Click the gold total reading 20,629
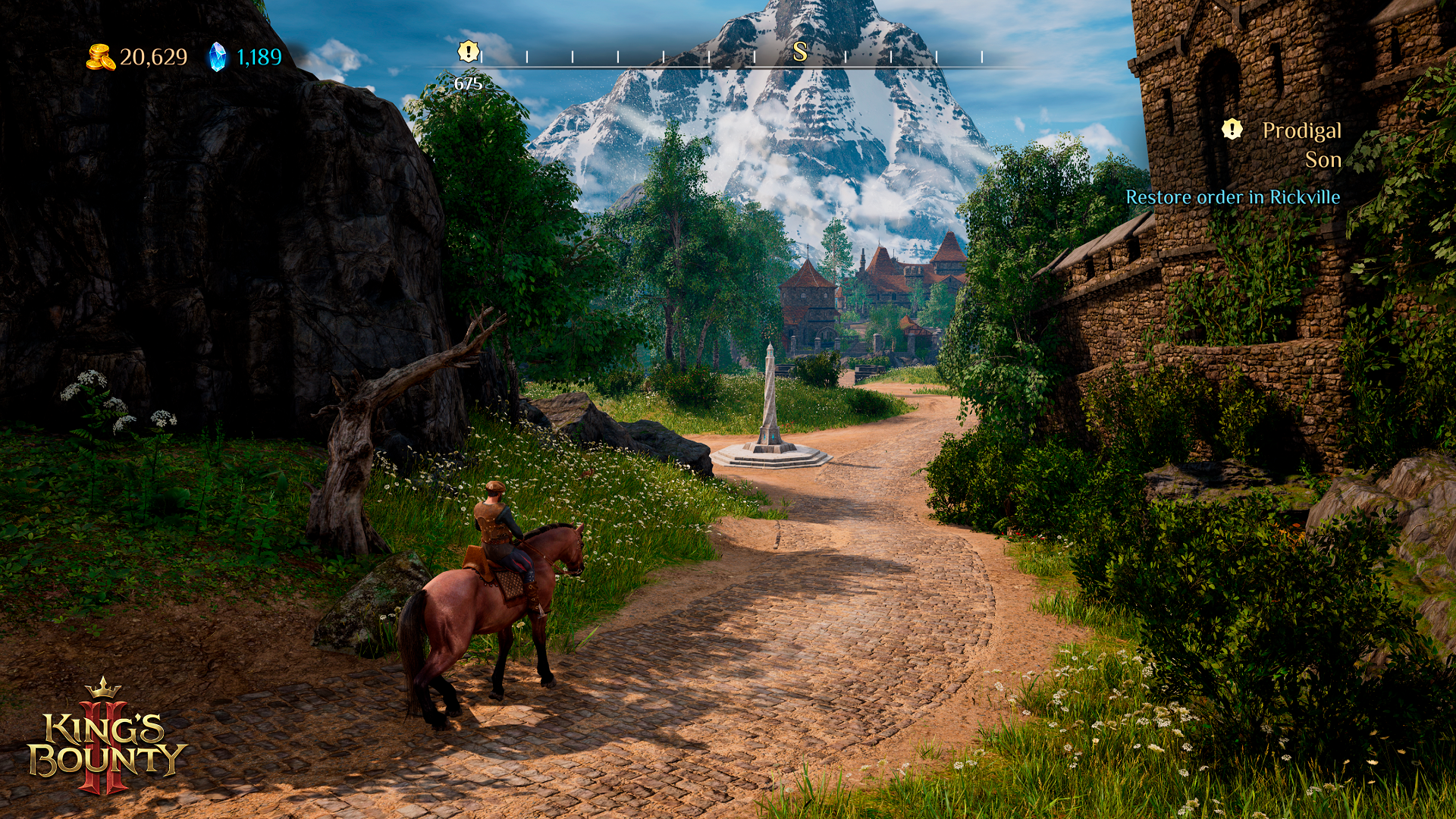 coord(152,55)
